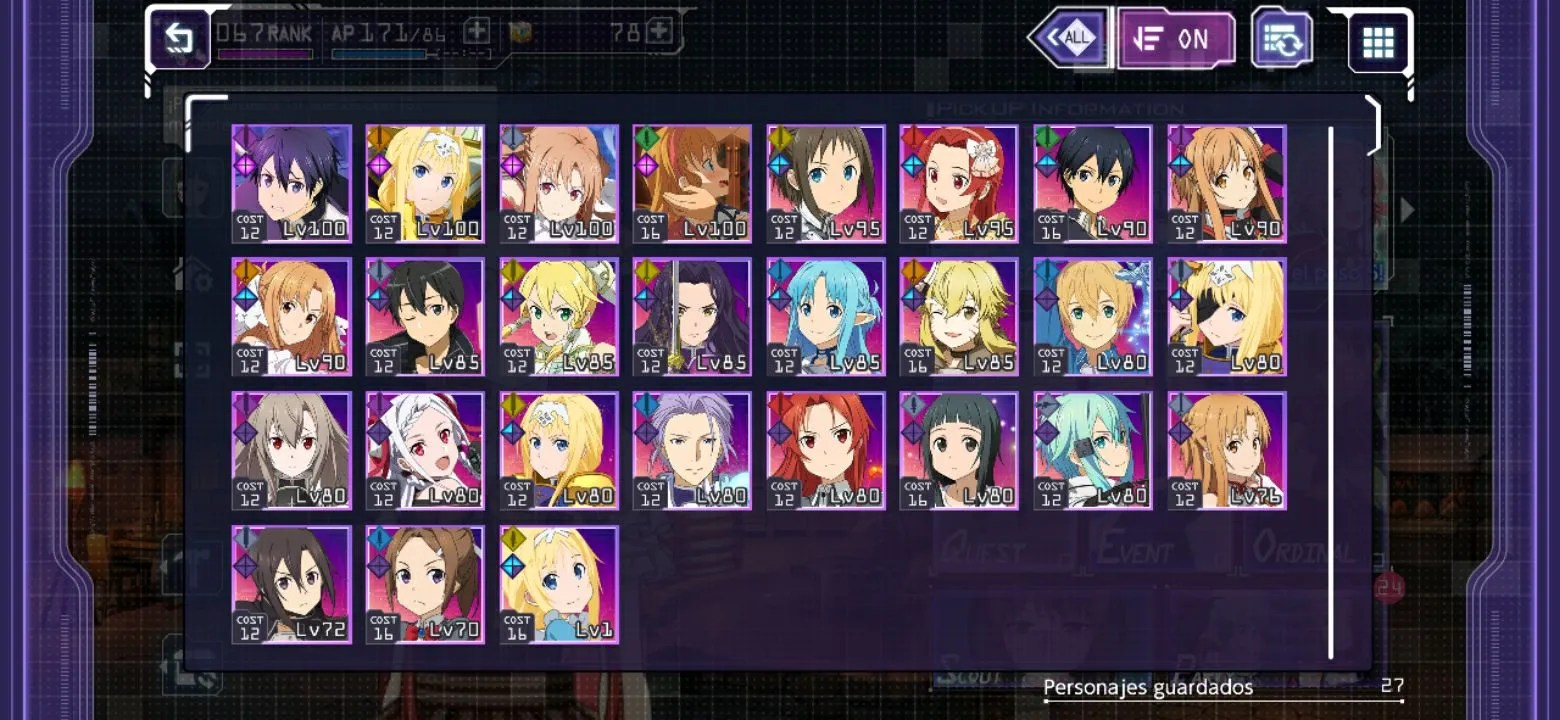Choose the red-haired Lv95 girl with flower
Screen dimensions: 1560x720
959,184
